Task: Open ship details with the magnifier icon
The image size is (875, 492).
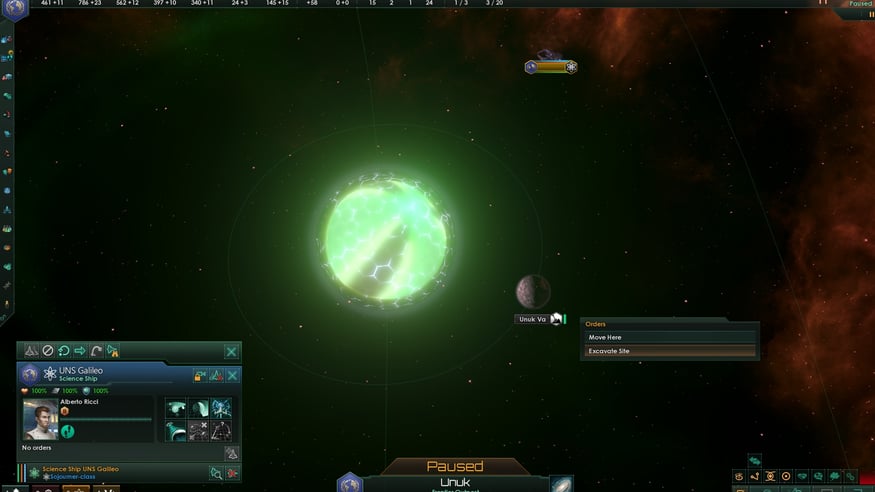Action: click(216, 472)
